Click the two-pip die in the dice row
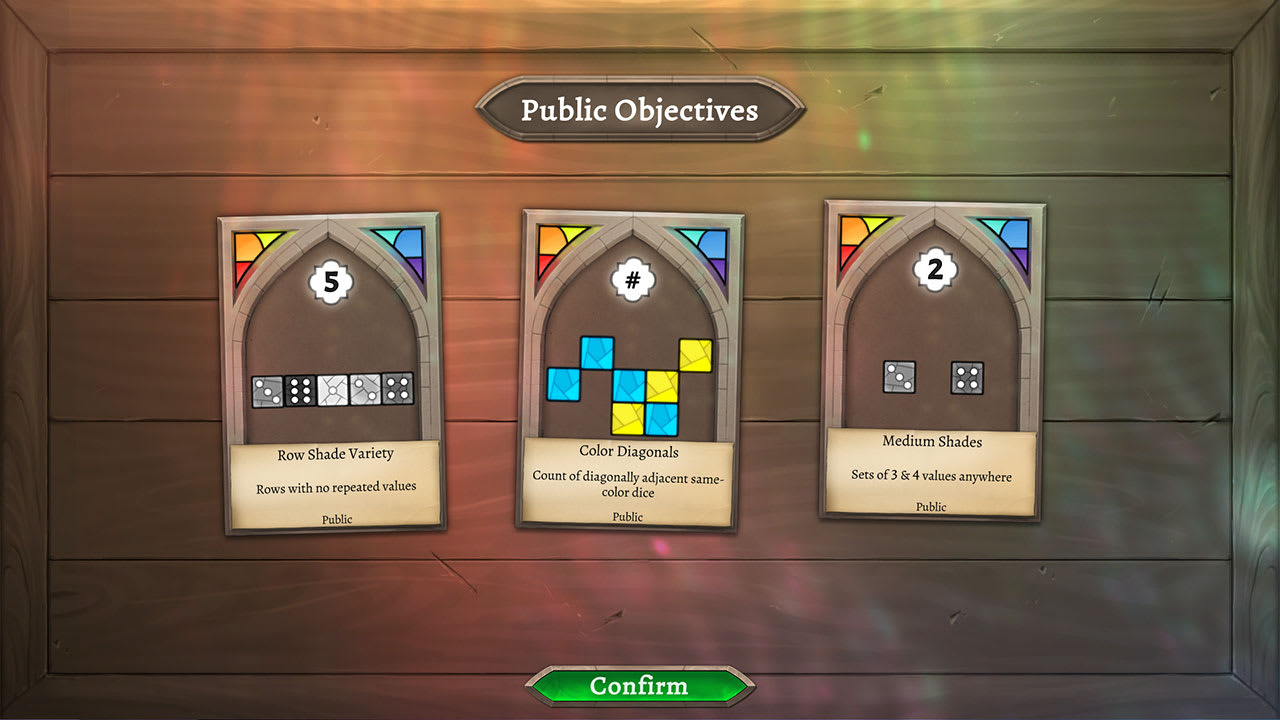 click(364, 389)
